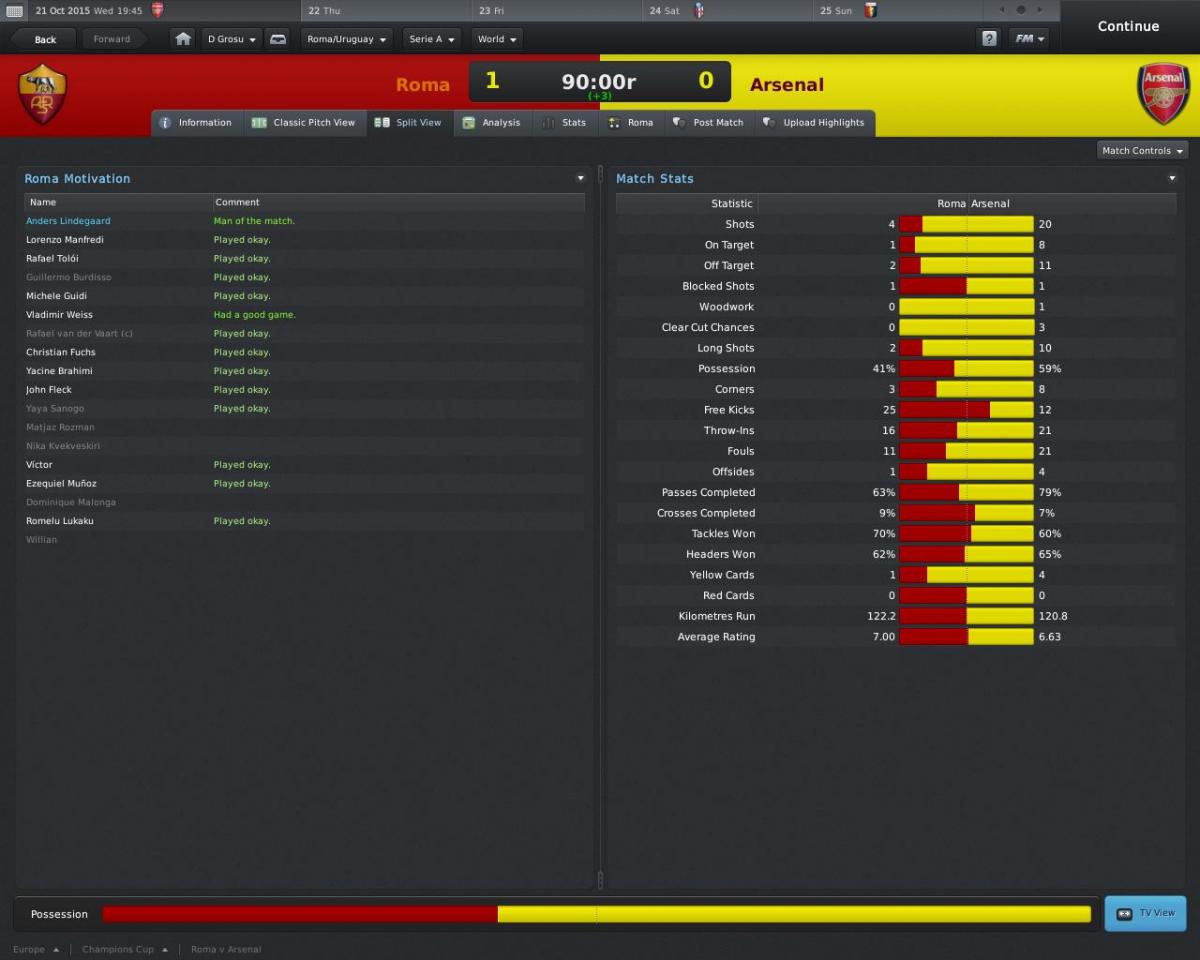Click the Continue button
This screenshot has height=960, width=1200.
(1128, 27)
